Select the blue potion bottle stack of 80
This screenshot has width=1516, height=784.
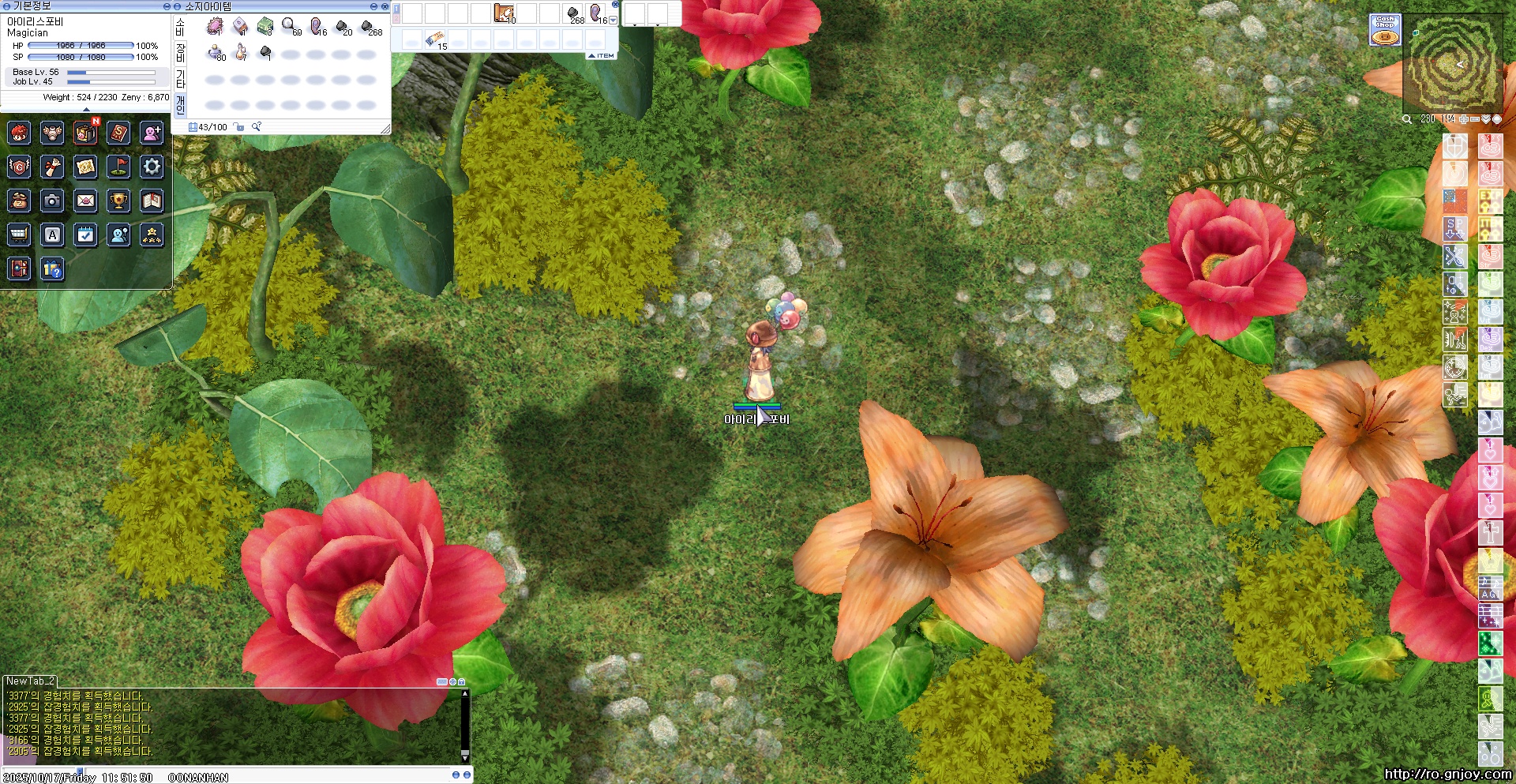point(215,53)
